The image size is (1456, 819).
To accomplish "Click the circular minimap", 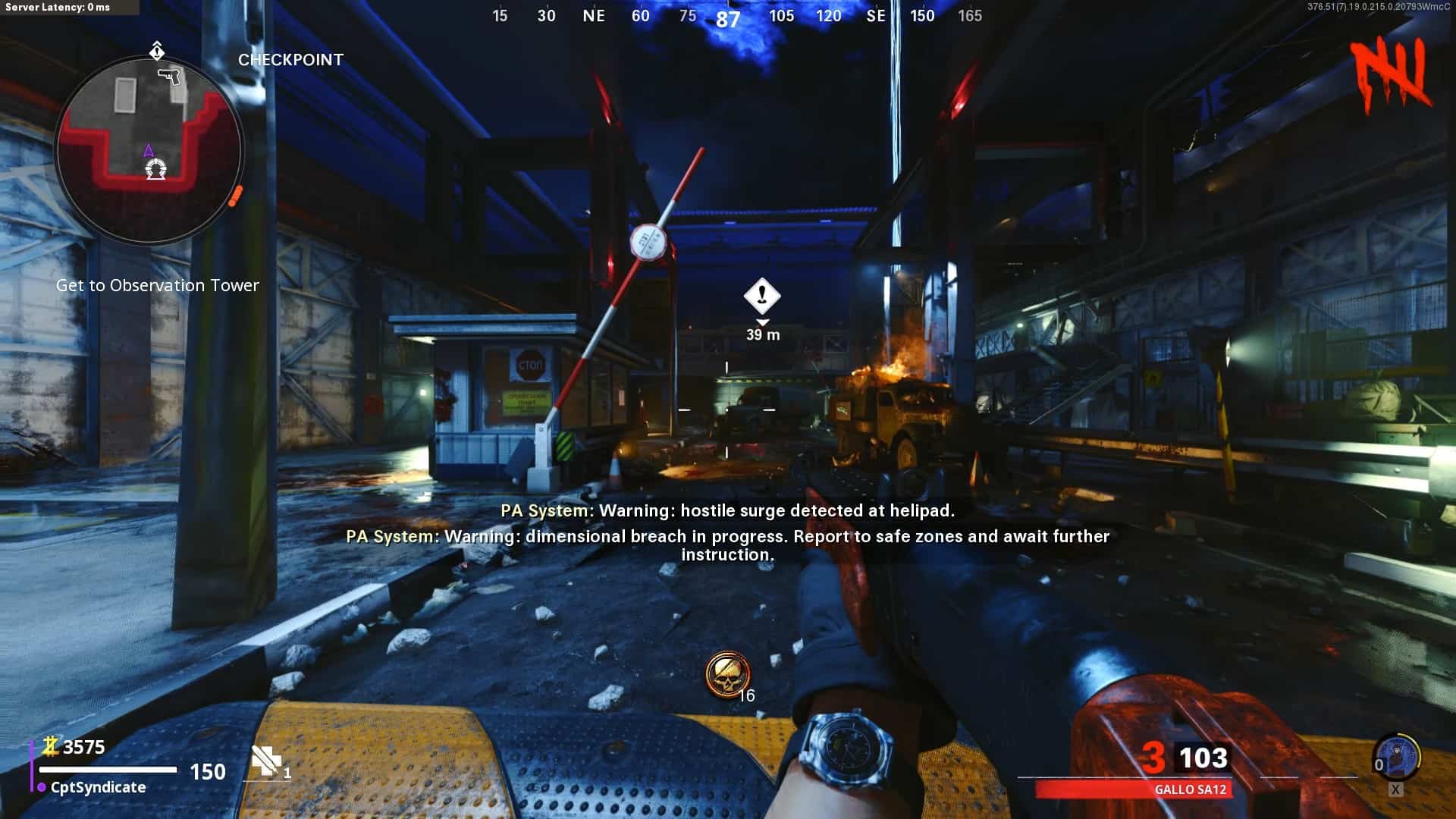I will pyautogui.click(x=149, y=150).
